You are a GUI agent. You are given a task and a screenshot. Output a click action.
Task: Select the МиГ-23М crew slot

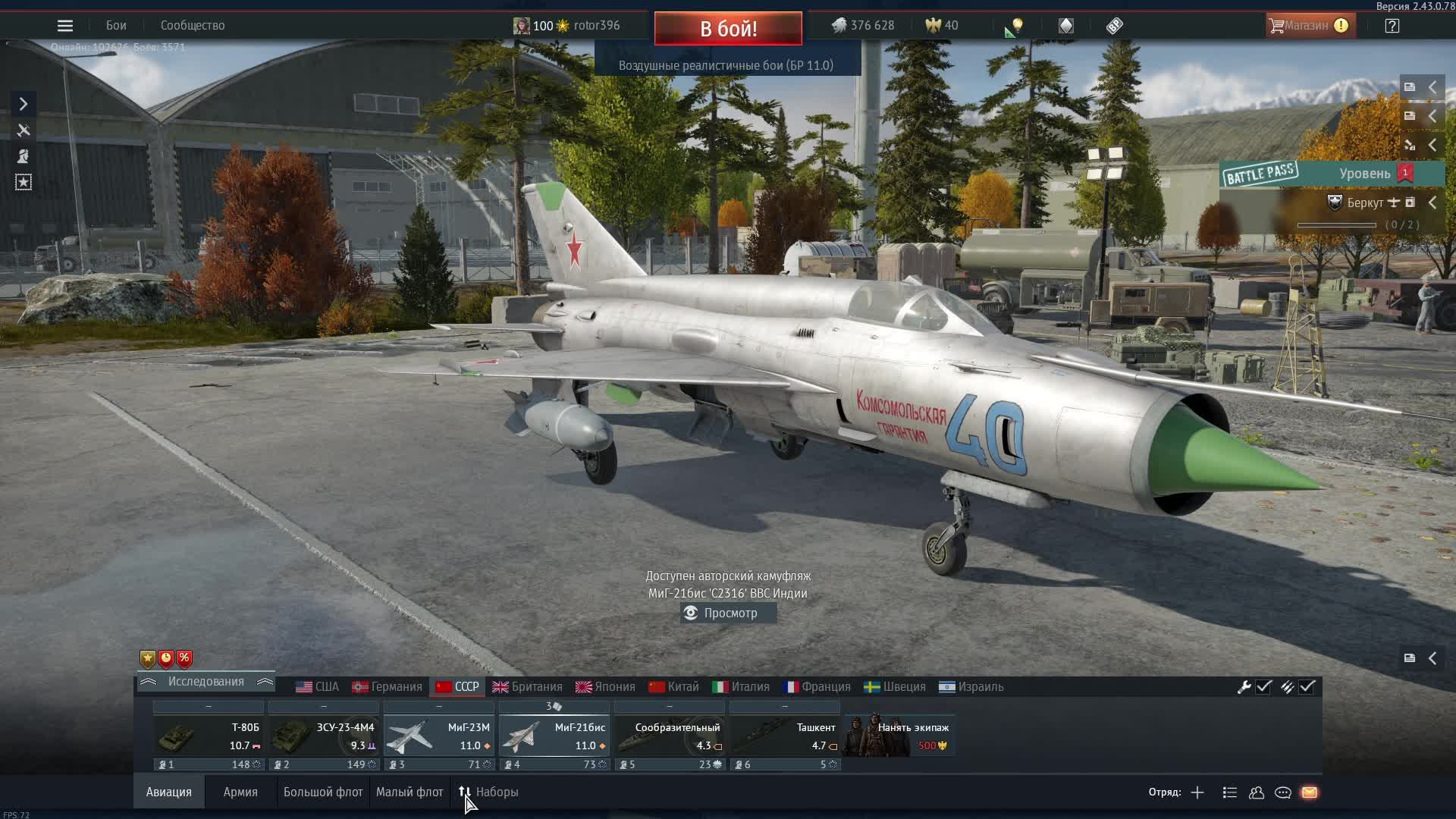(x=439, y=736)
